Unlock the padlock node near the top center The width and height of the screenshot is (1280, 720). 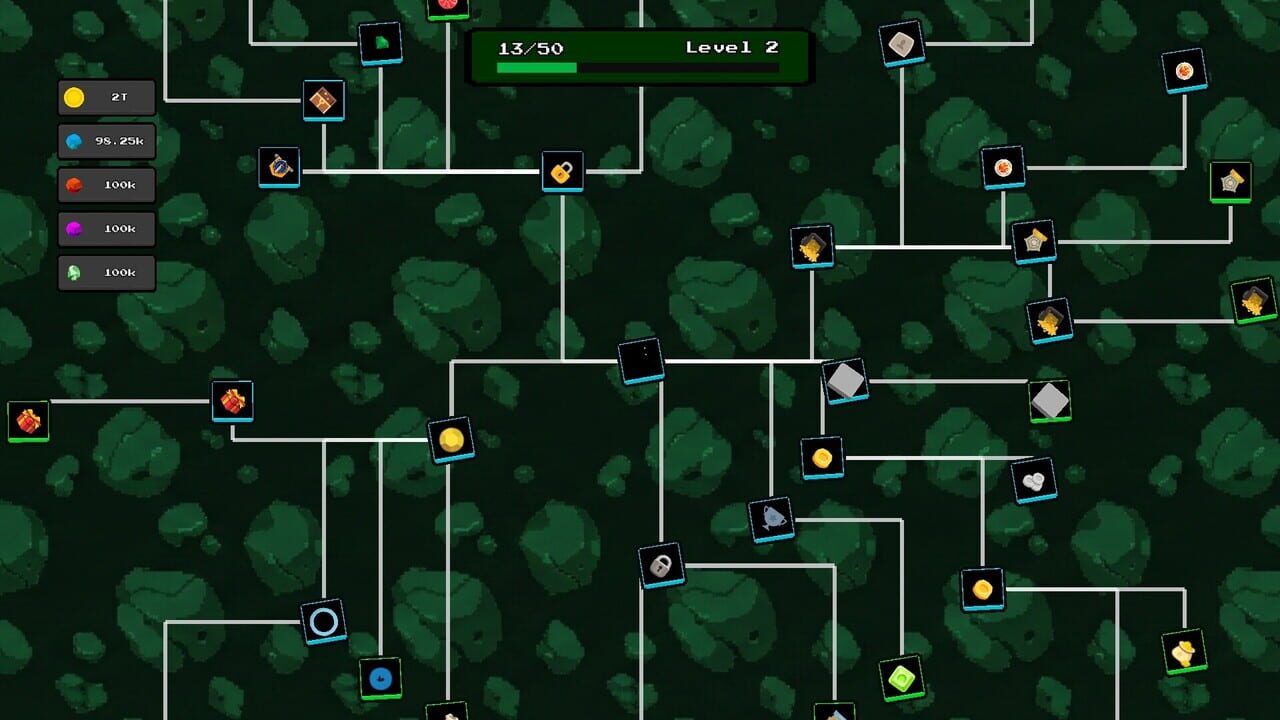pos(562,172)
